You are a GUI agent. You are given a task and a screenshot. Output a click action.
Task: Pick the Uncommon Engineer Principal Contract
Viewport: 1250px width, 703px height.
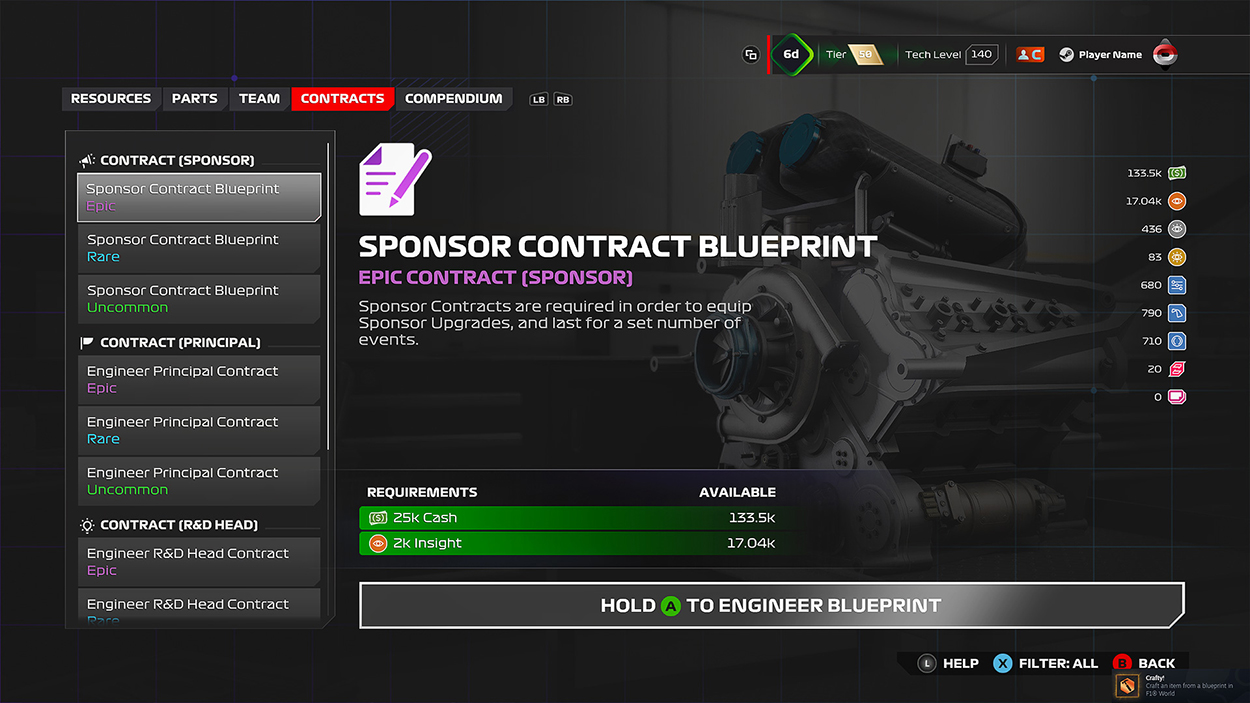coord(199,482)
